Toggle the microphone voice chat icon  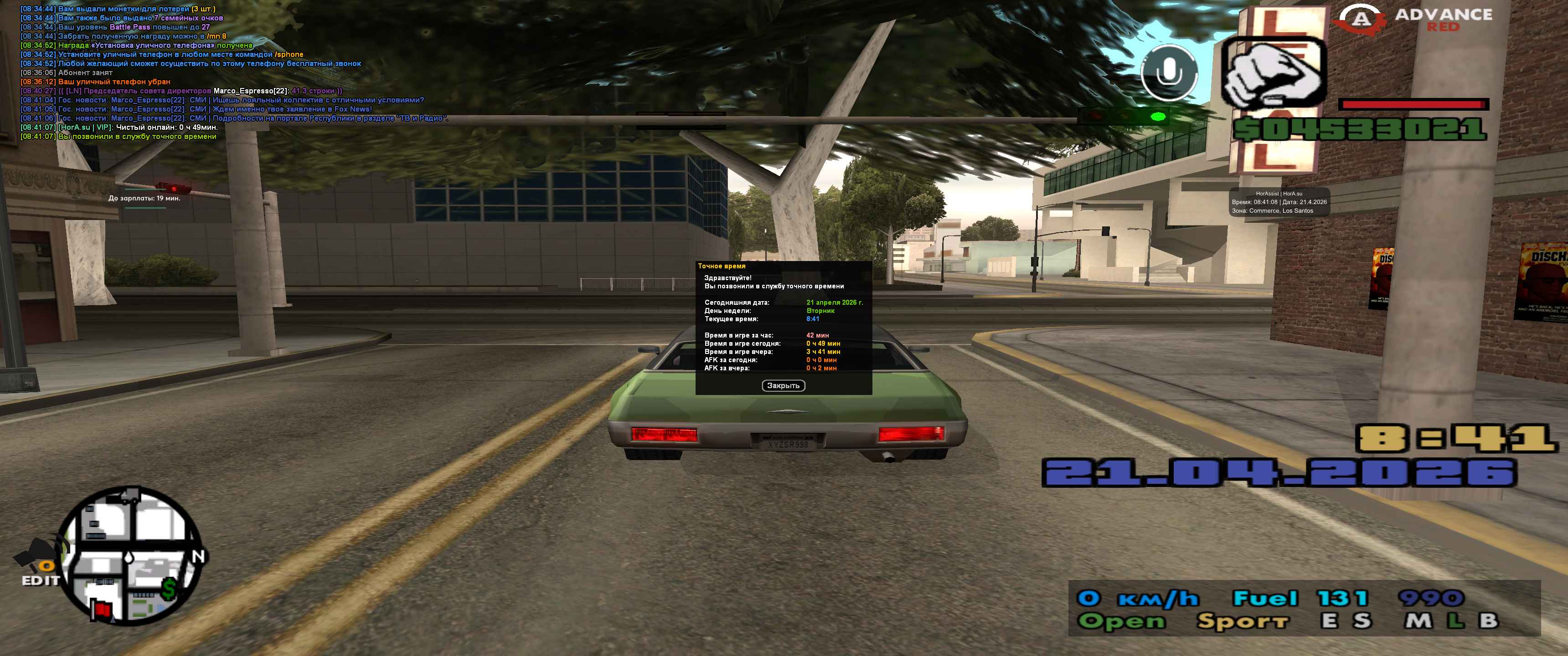click(x=1169, y=73)
